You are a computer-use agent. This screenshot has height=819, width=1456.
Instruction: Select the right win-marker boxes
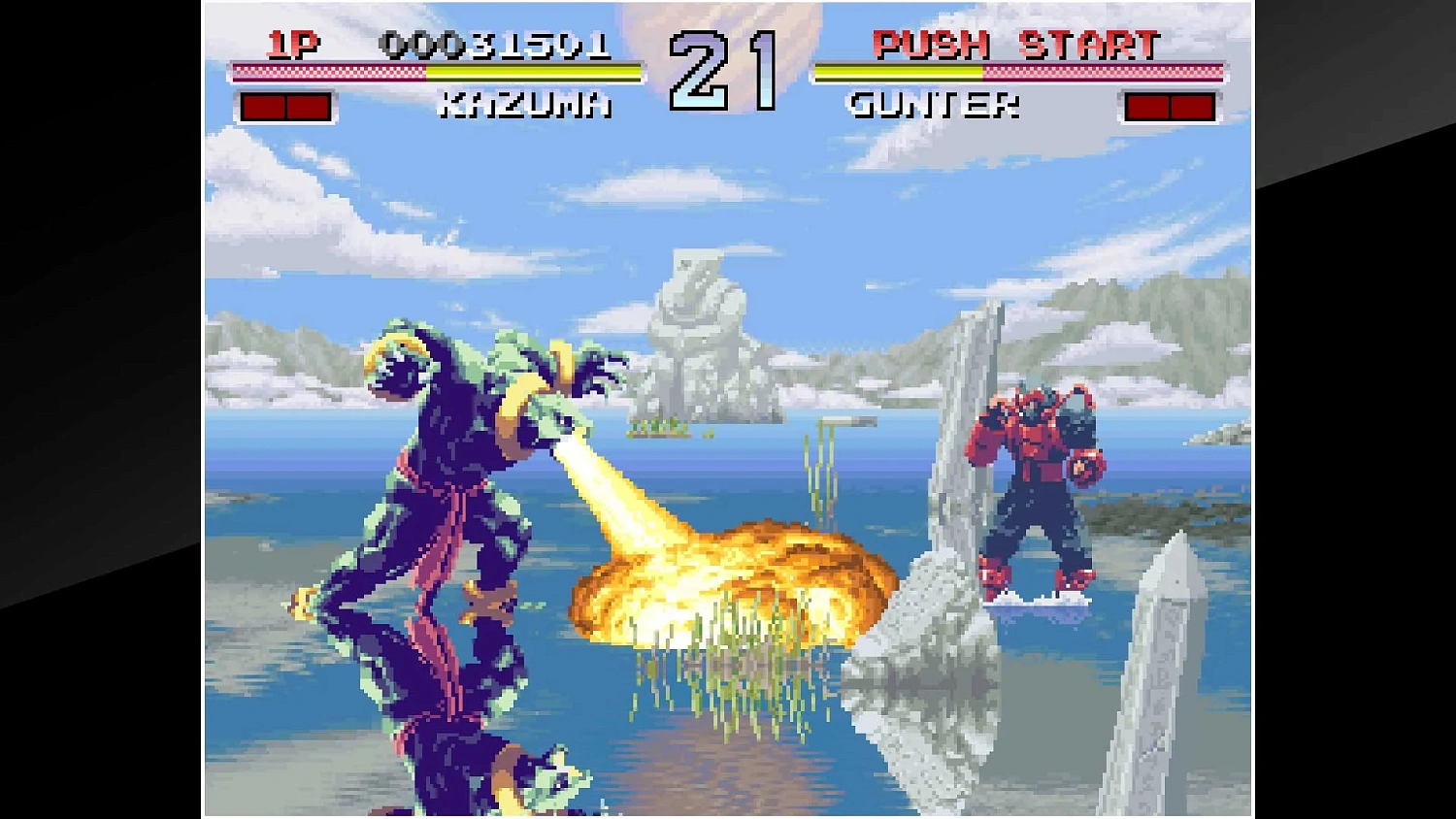1170,106
